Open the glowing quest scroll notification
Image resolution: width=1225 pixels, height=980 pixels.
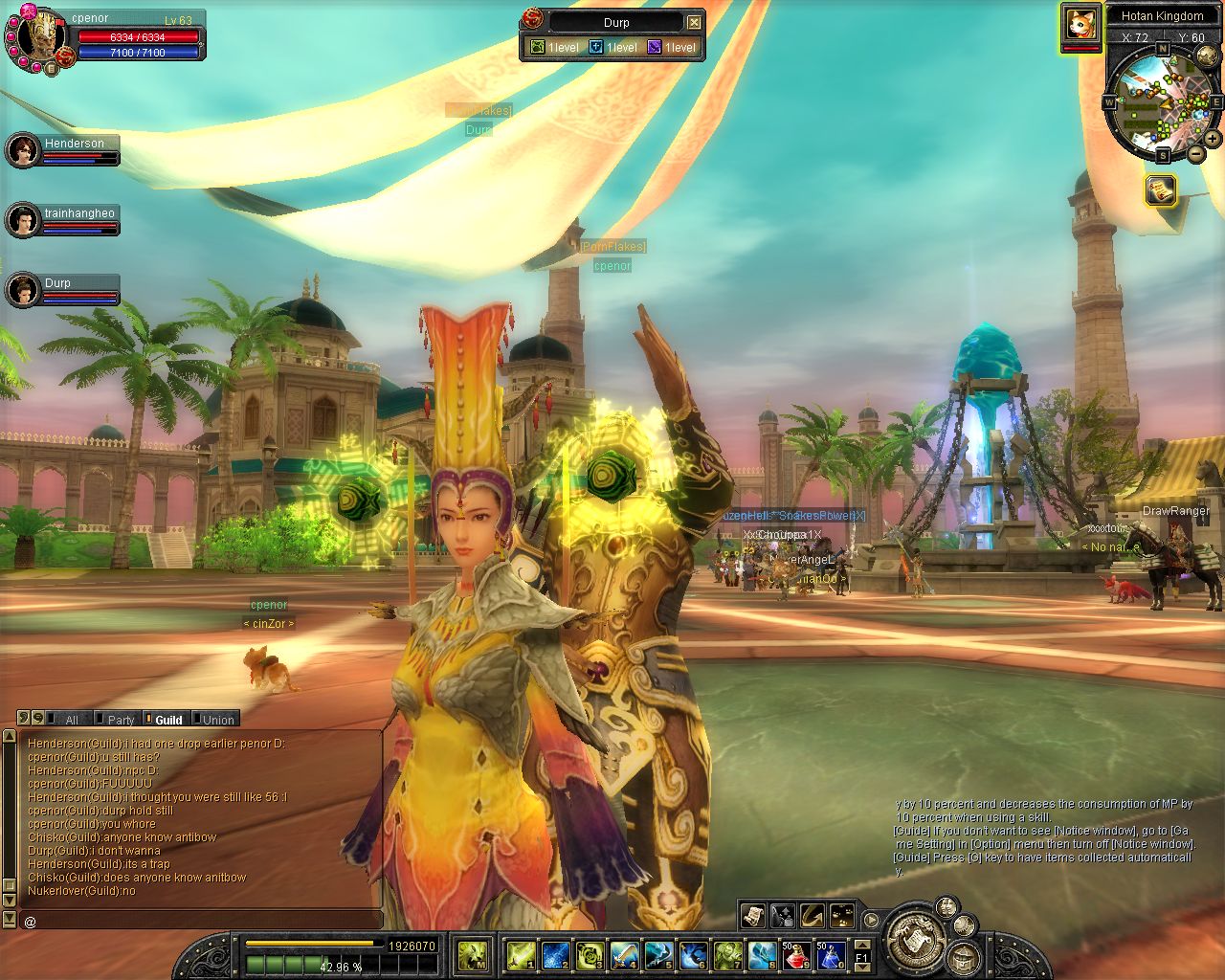(1160, 189)
